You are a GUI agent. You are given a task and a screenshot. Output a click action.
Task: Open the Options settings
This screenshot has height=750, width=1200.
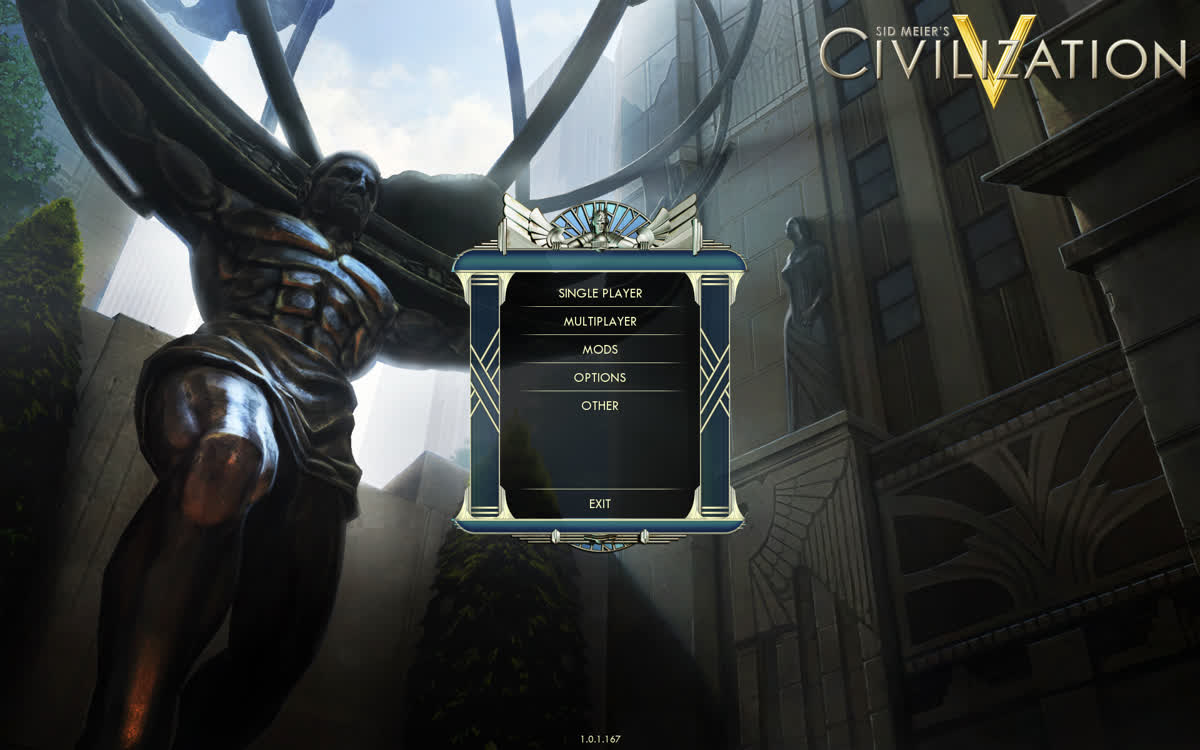click(x=600, y=377)
